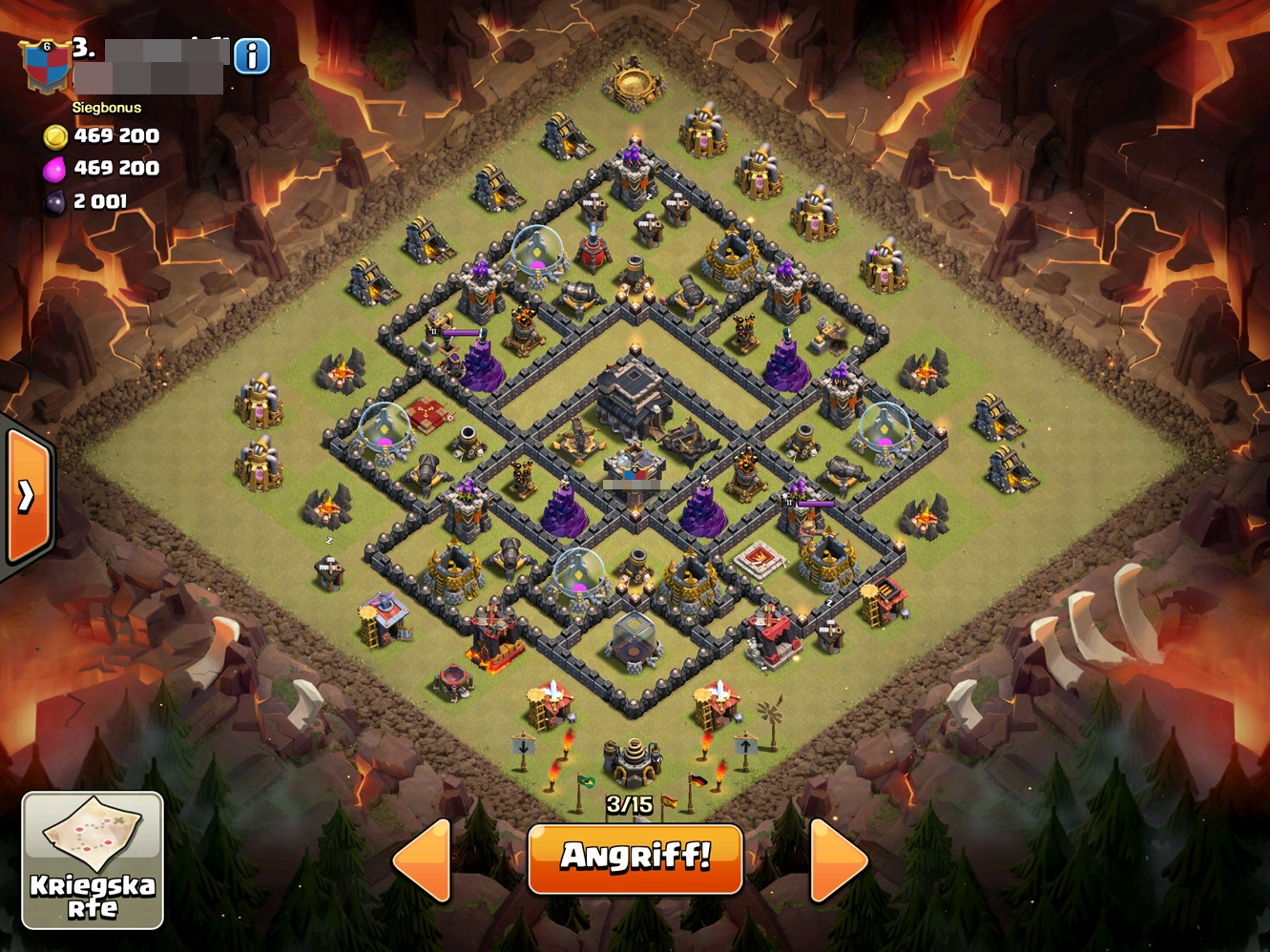1270x952 pixels.
Task: Go to the previous enemy base
Action: 423,859
